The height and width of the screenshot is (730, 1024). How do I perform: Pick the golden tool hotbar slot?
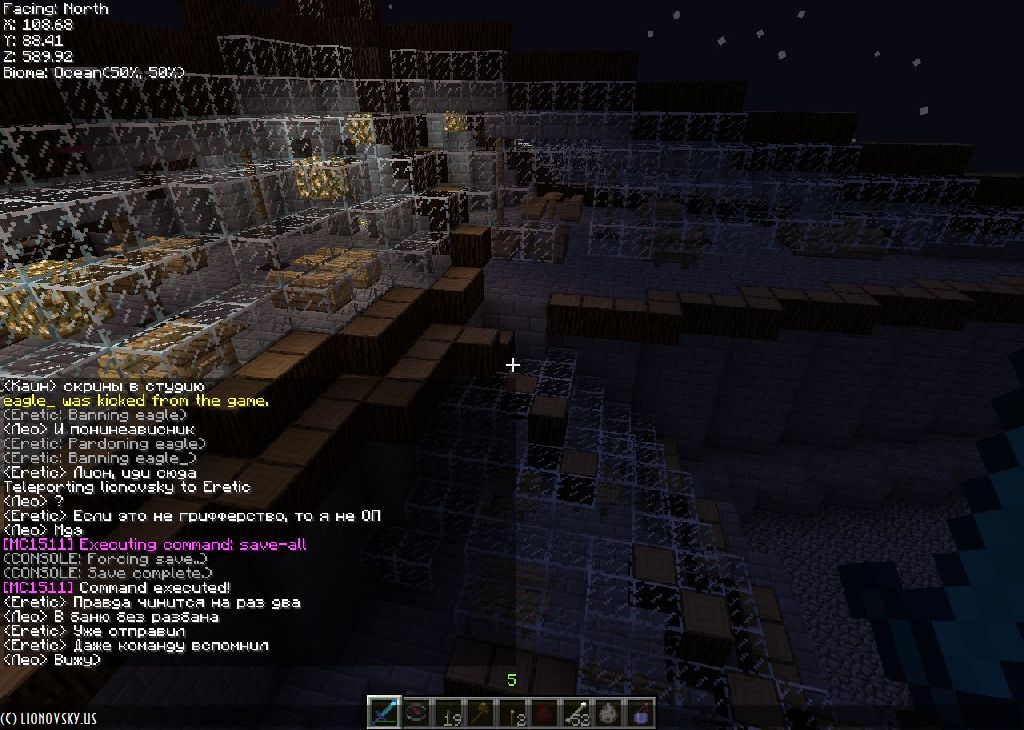point(480,712)
